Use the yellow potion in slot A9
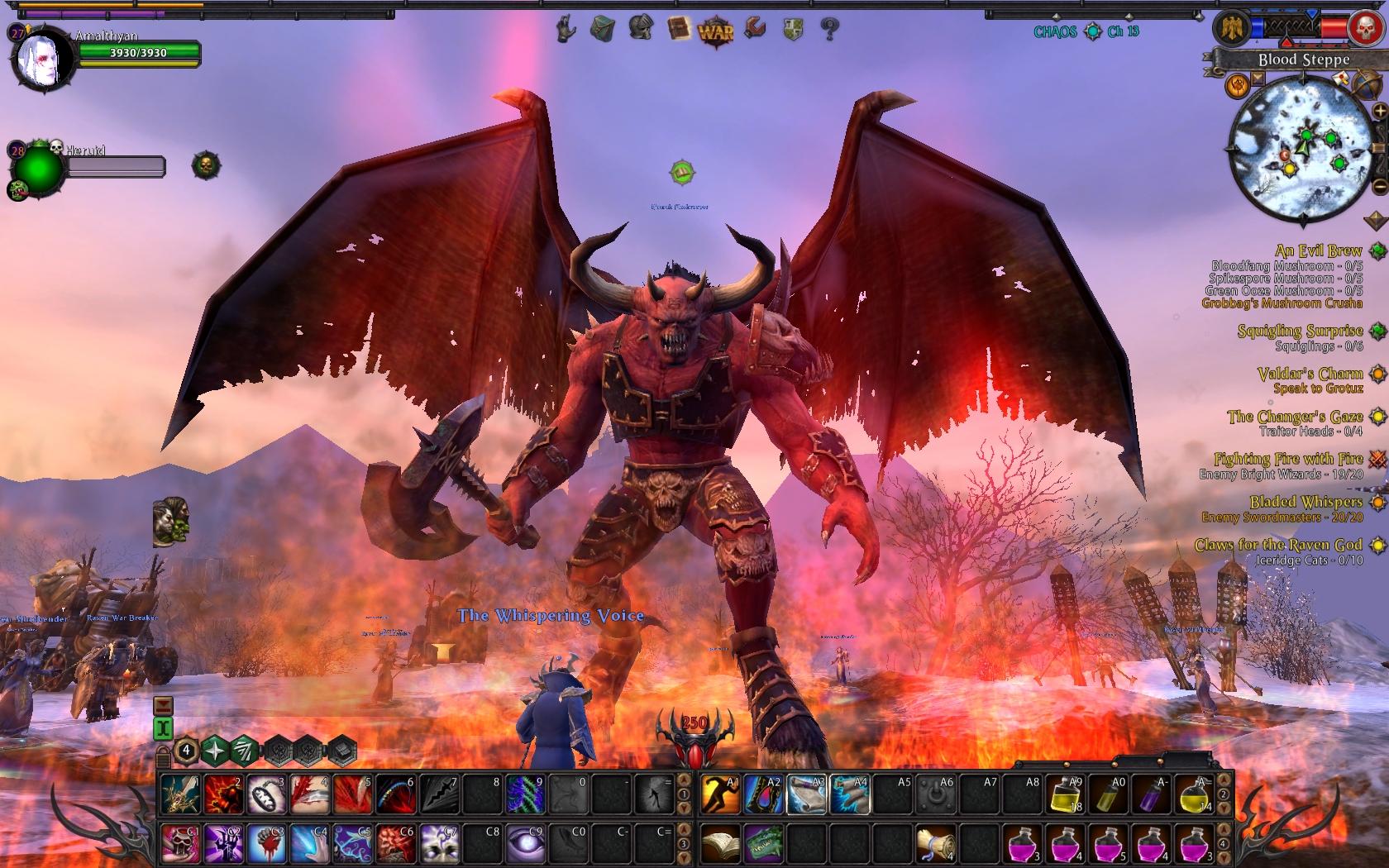This screenshot has width=1389, height=868. 1066,794
